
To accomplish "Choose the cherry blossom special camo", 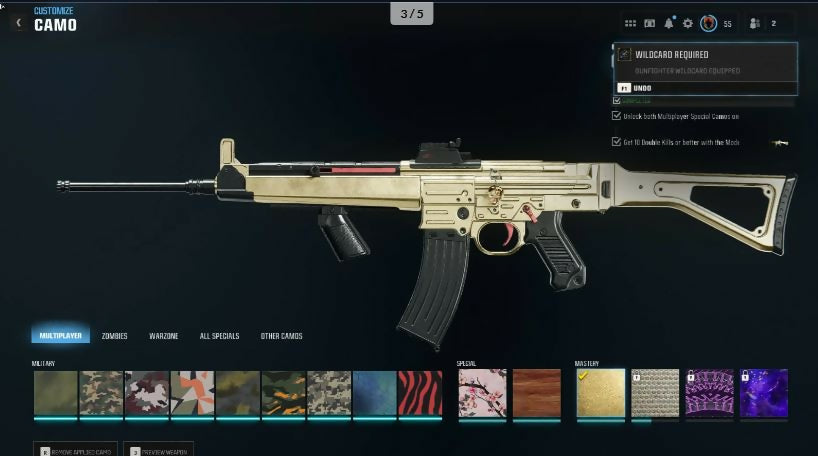I will (480, 393).
